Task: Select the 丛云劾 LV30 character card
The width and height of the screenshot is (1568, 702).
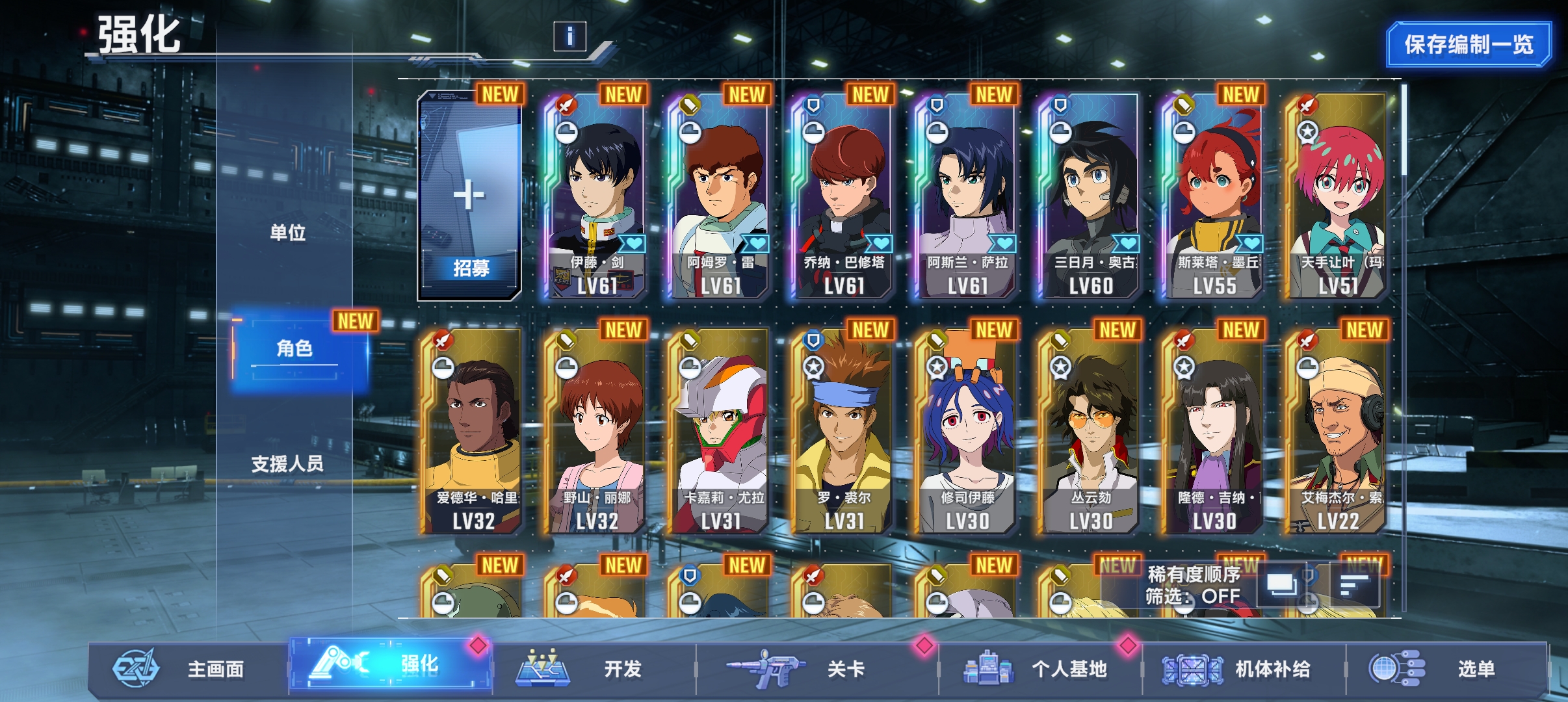Action: [x=1090, y=432]
